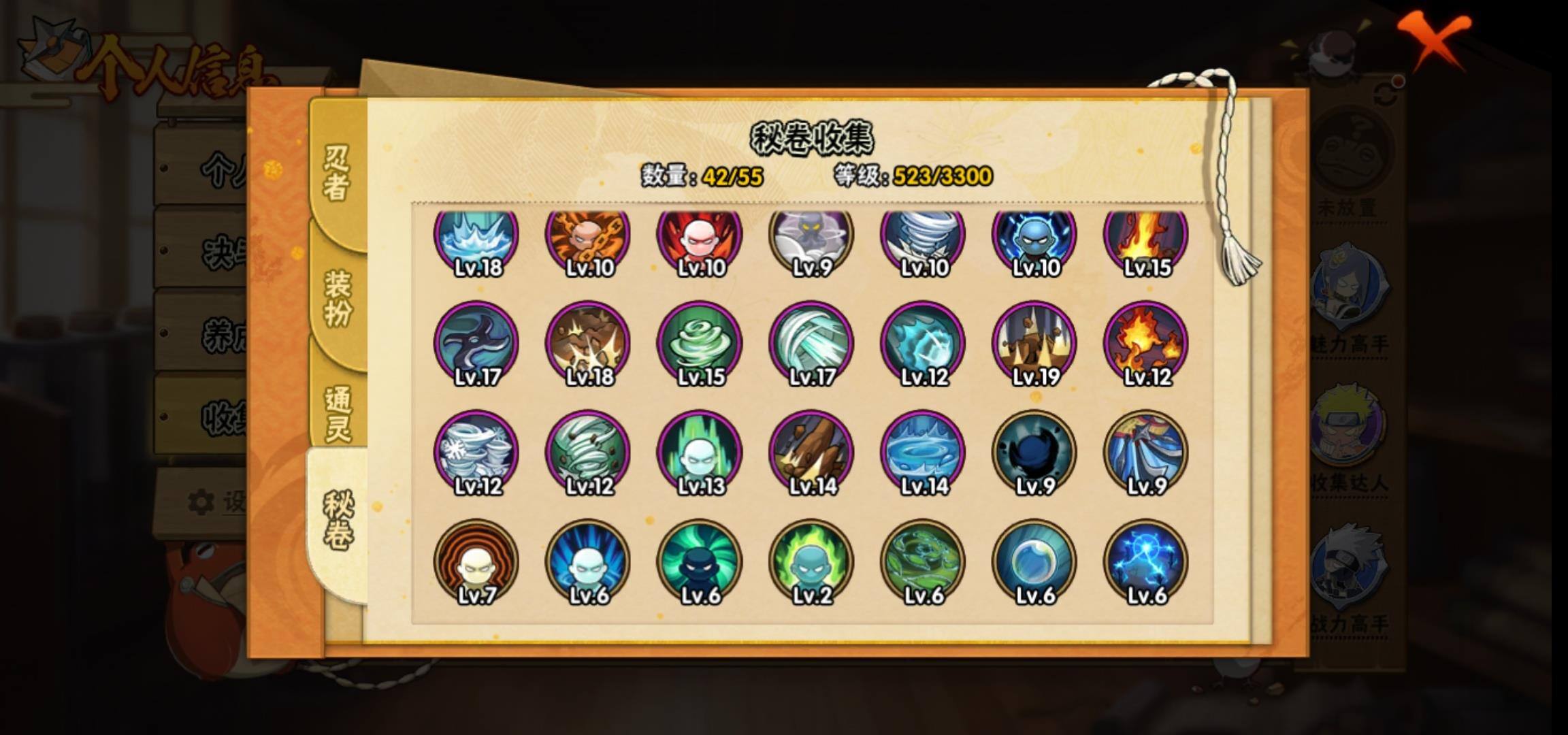Pick the Lv.6 water bubble scroll

(x=1034, y=562)
